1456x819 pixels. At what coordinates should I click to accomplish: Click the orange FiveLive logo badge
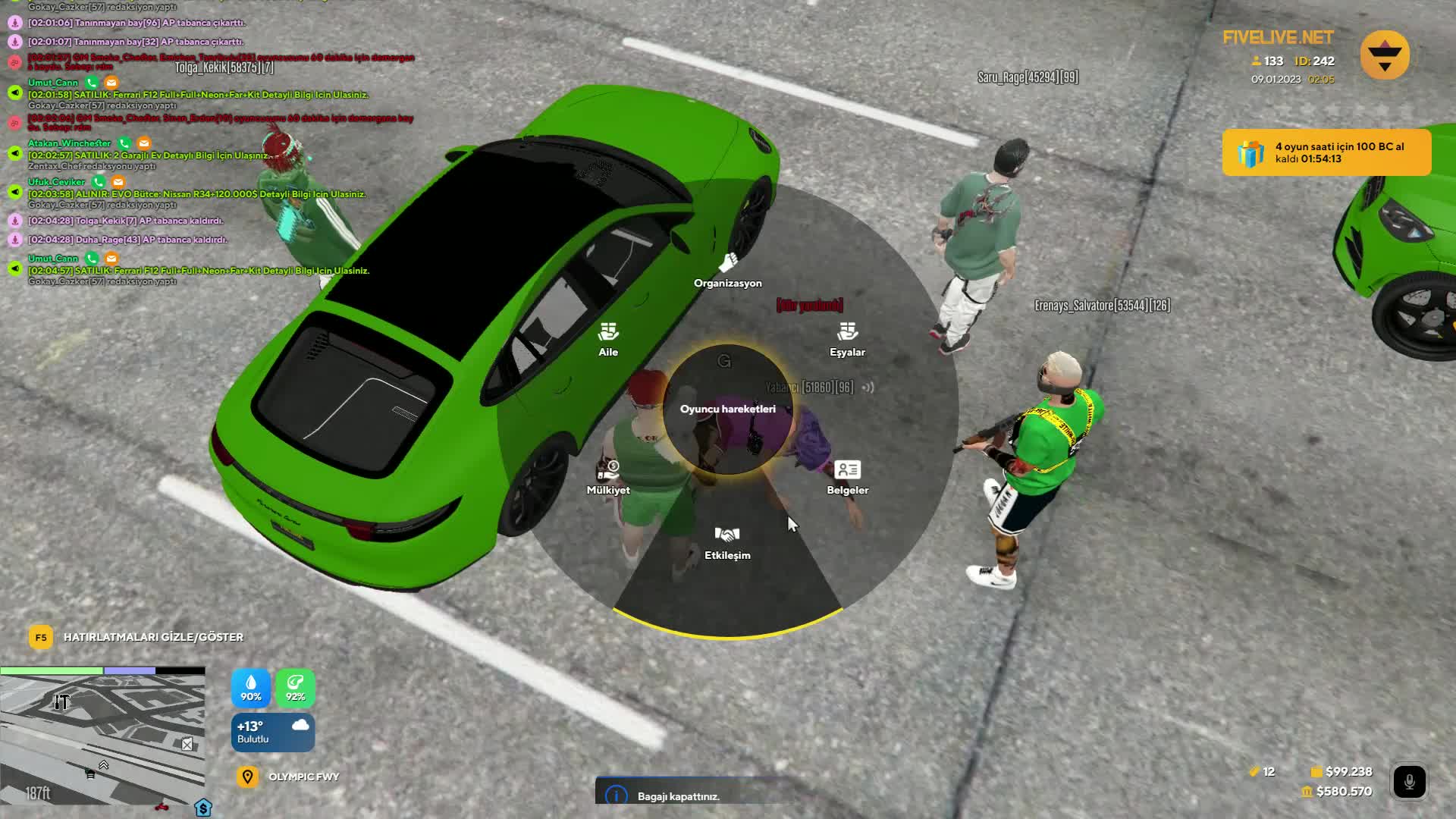pyautogui.click(x=1385, y=55)
